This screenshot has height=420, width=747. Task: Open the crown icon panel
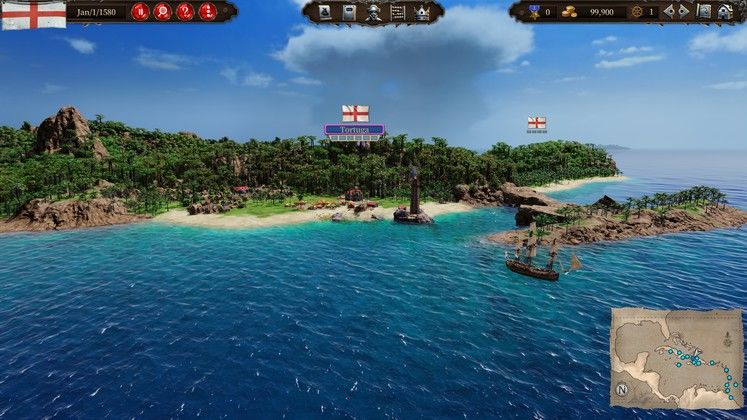click(x=422, y=12)
